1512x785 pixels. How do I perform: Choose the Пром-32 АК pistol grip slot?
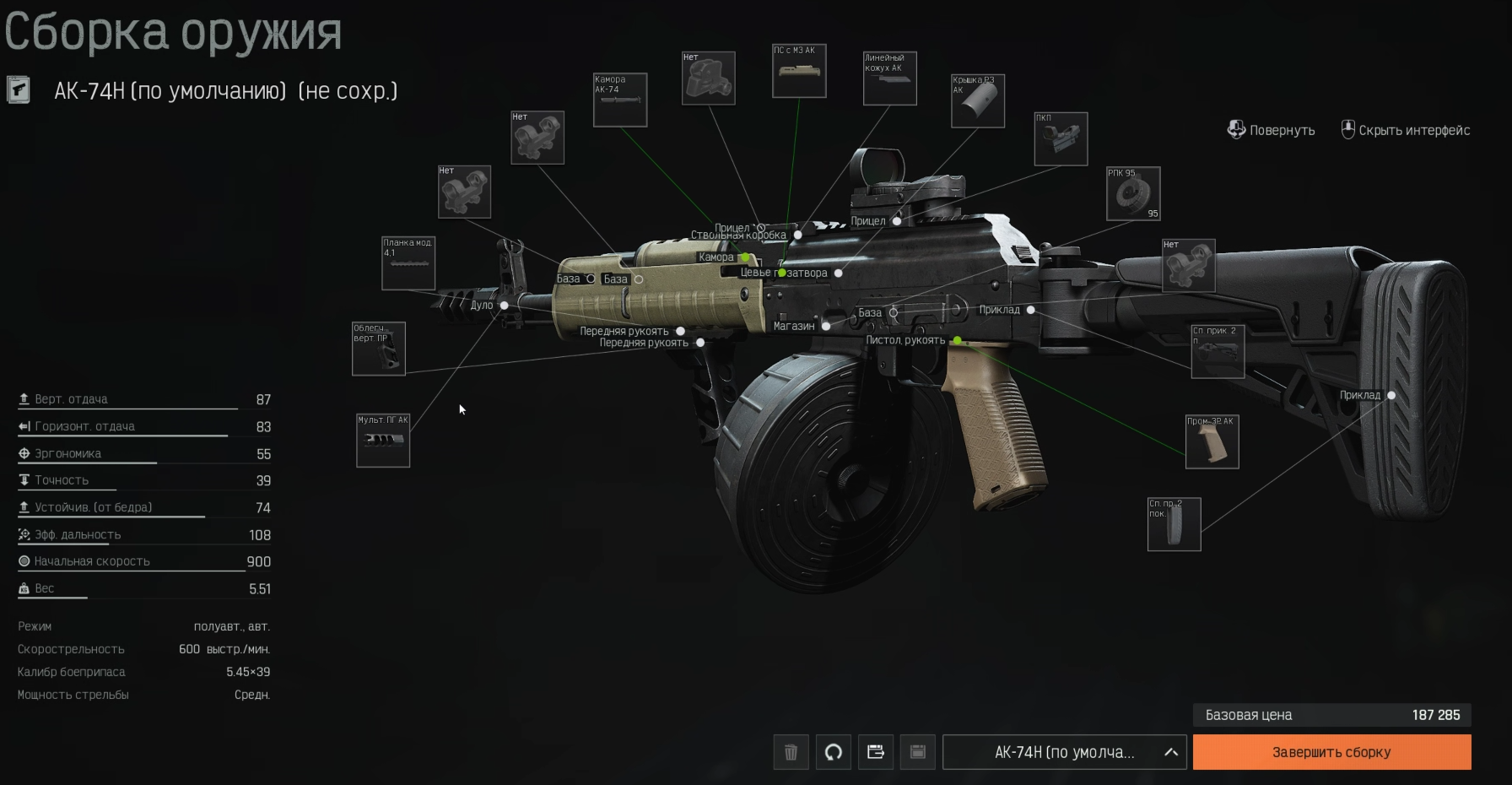tap(1212, 441)
